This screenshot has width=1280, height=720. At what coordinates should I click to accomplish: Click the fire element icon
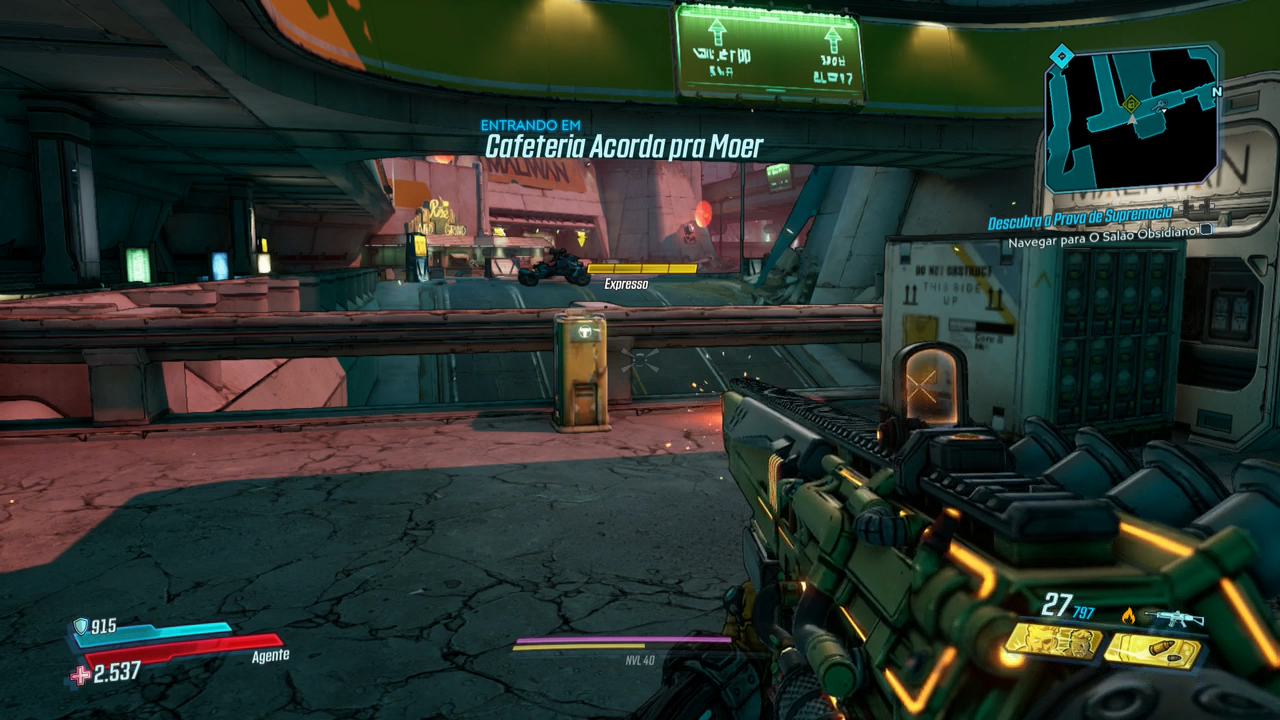click(1129, 616)
